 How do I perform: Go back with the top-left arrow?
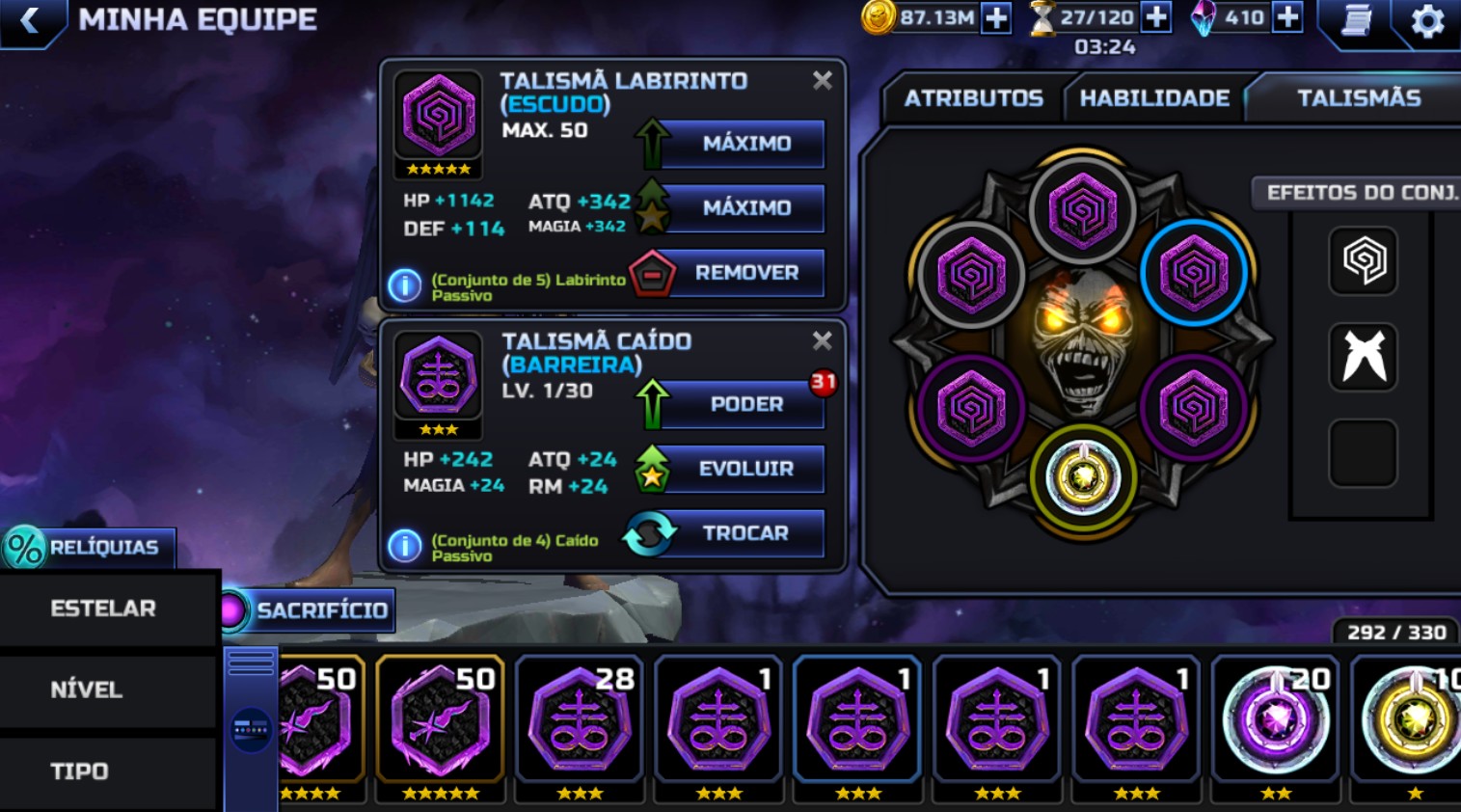[30, 20]
